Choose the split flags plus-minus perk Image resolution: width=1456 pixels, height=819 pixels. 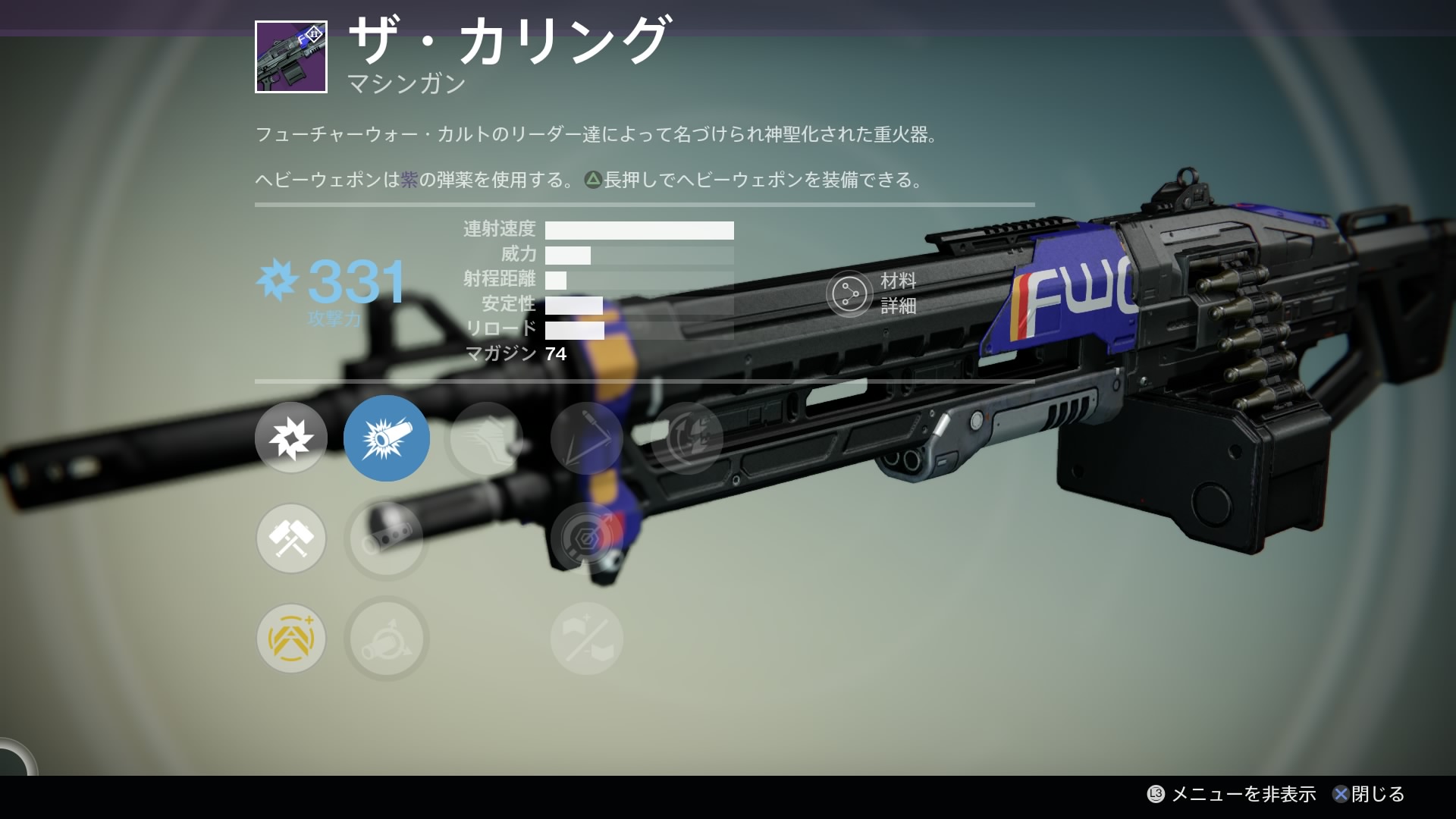[586, 639]
